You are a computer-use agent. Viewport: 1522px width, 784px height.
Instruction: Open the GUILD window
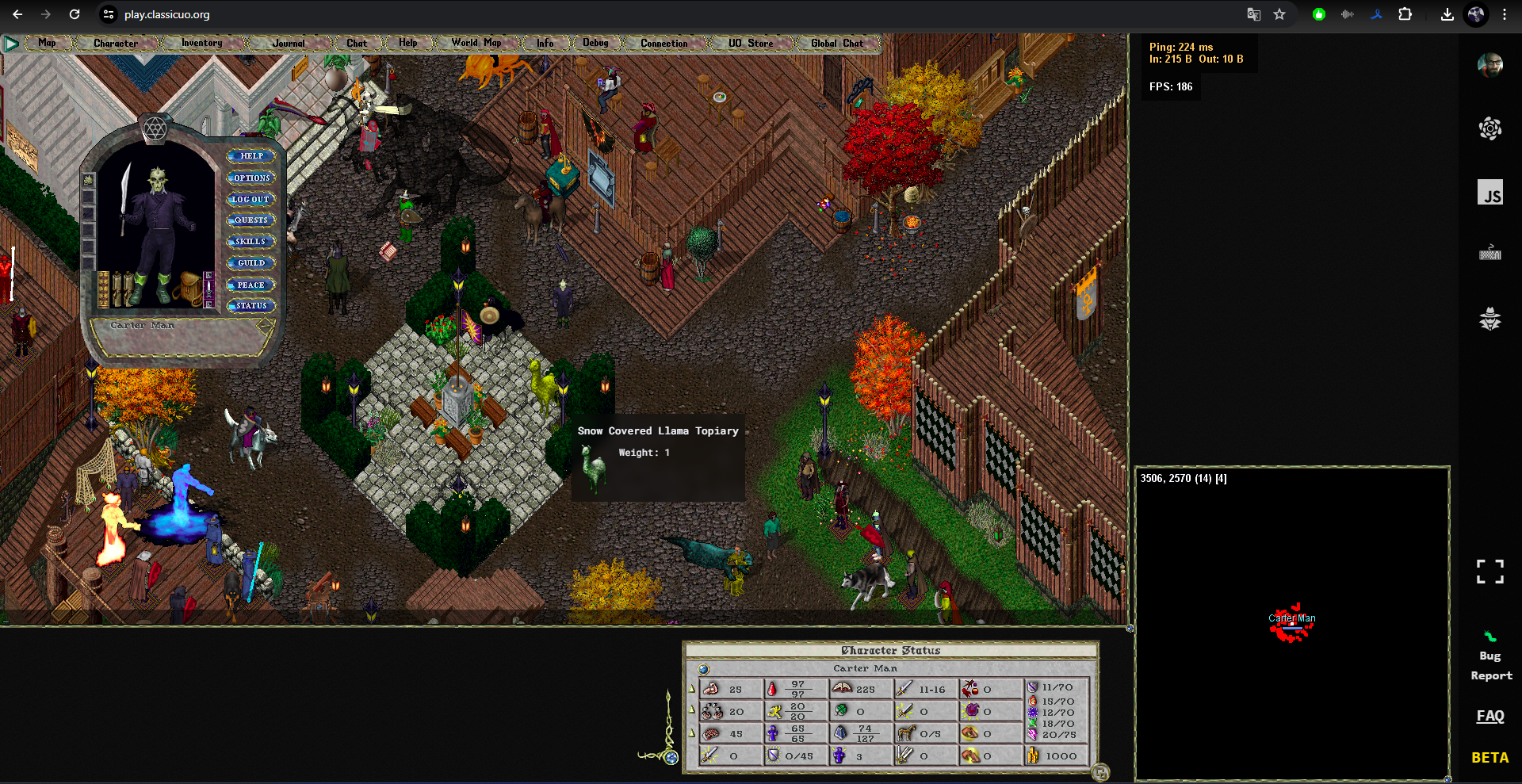point(251,263)
